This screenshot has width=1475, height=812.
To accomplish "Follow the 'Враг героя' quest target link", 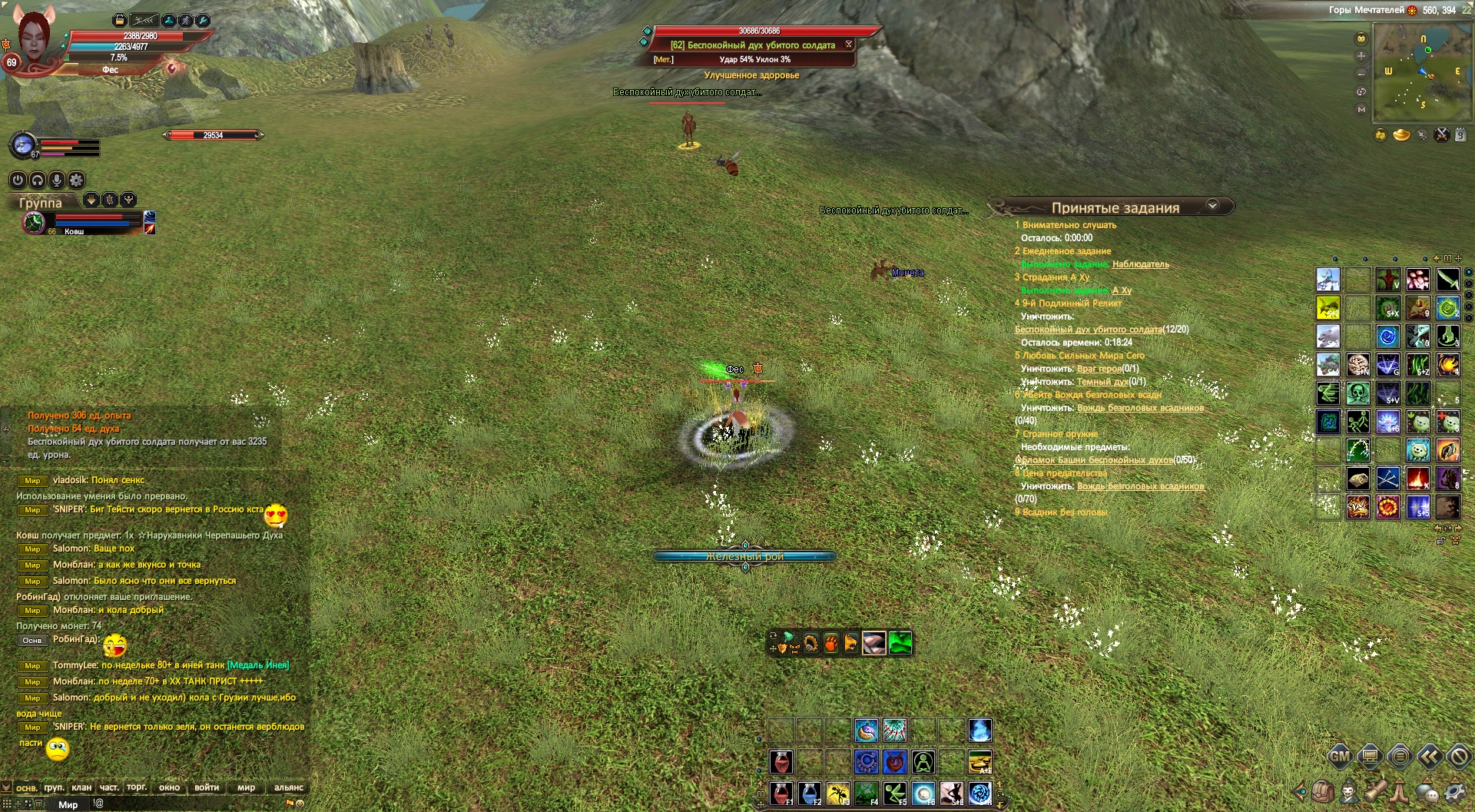I will click(1099, 369).
